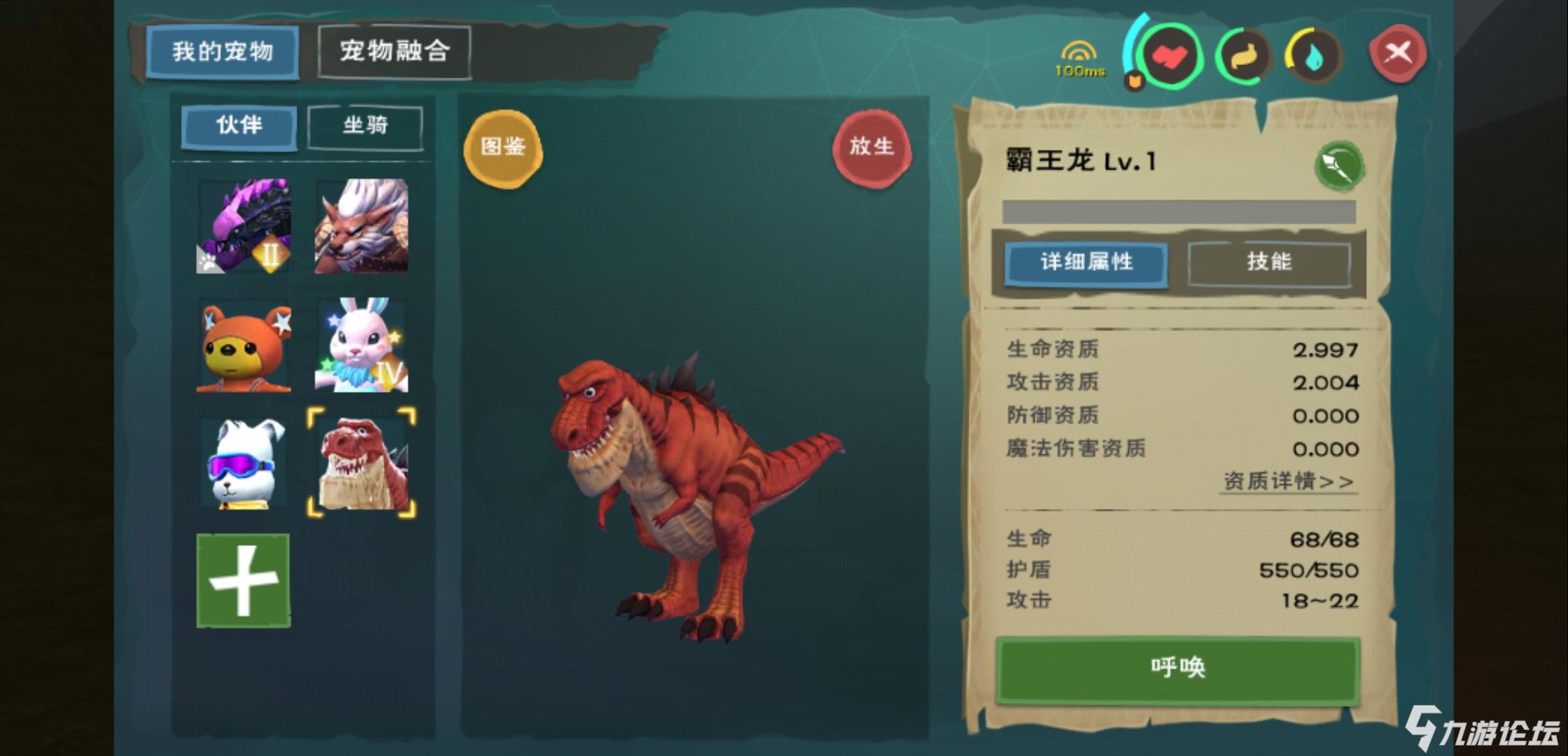Viewport: 1568px width, 756px height.
Task: Click the green plus to add pet
Action: (242, 577)
